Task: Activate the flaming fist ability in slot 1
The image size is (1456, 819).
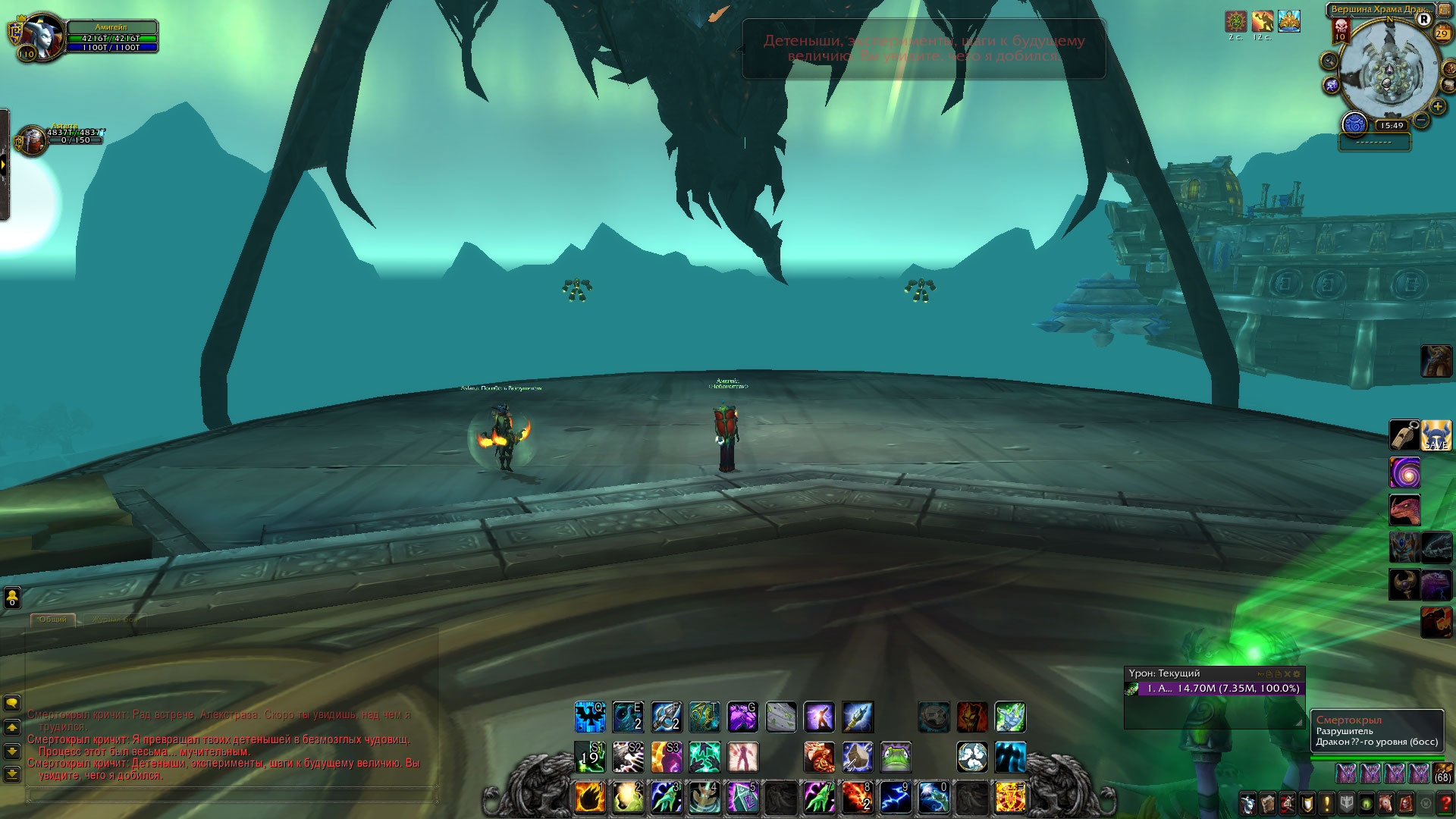Action: [x=590, y=798]
